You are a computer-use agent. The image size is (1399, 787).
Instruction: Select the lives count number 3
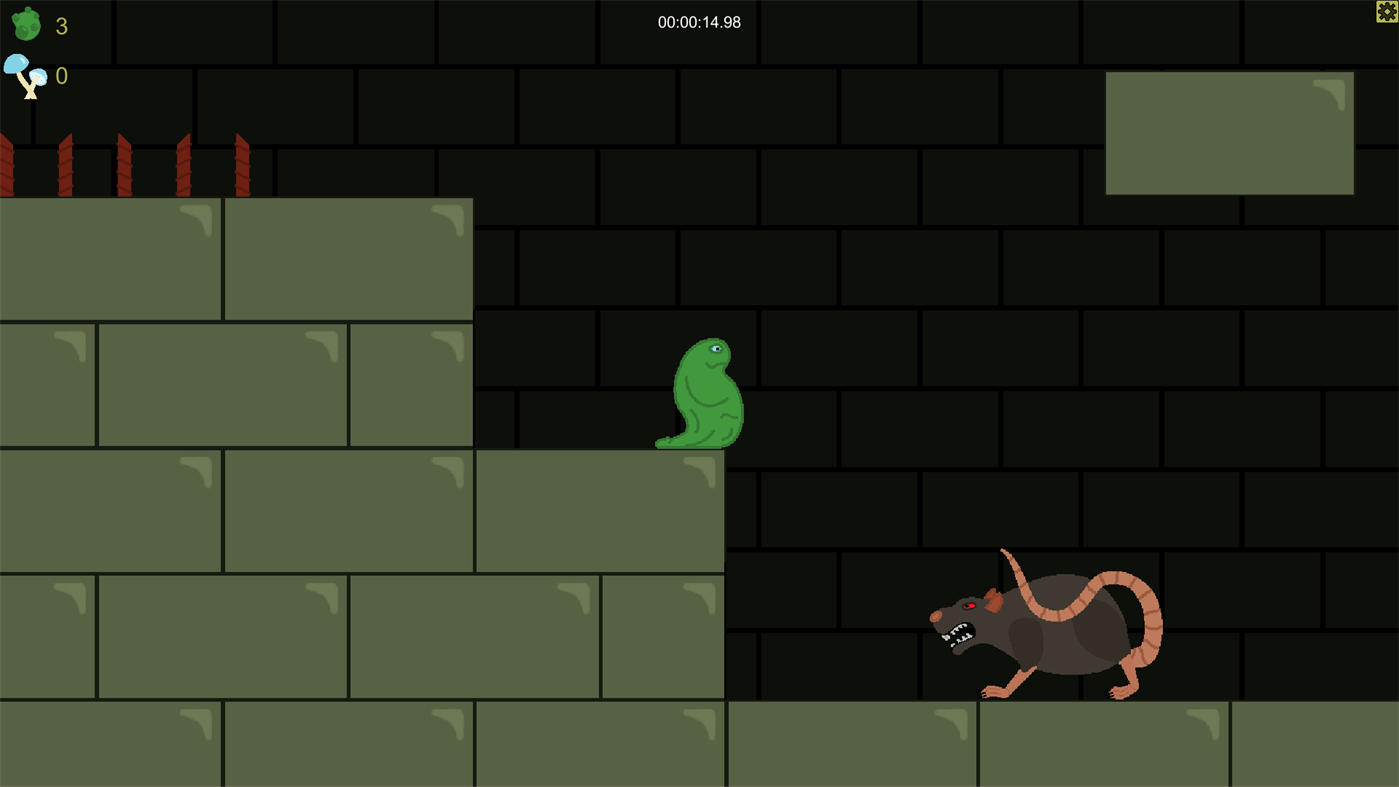pyautogui.click(x=60, y=26)
